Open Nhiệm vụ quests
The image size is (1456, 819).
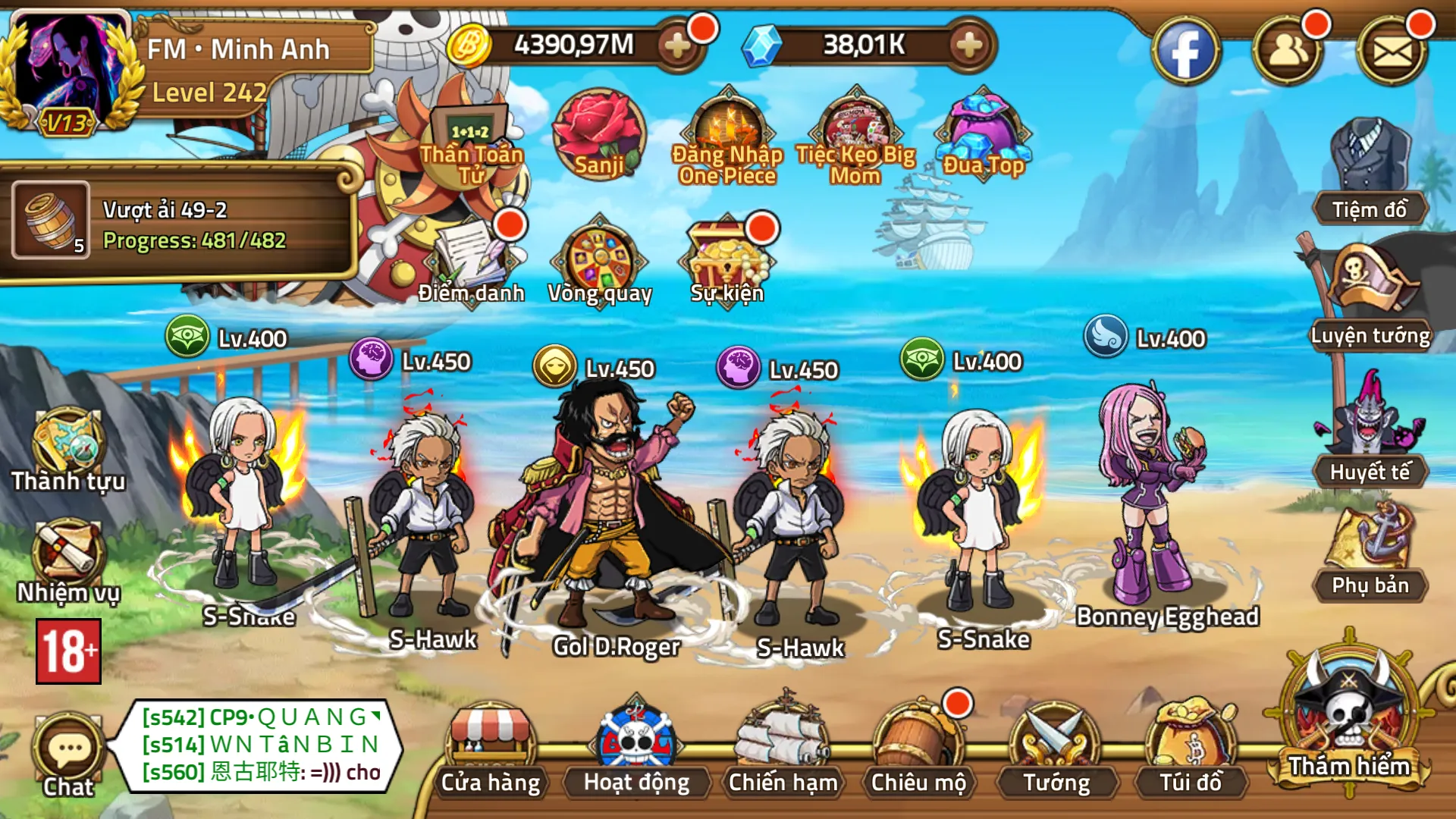click(68, 561)
